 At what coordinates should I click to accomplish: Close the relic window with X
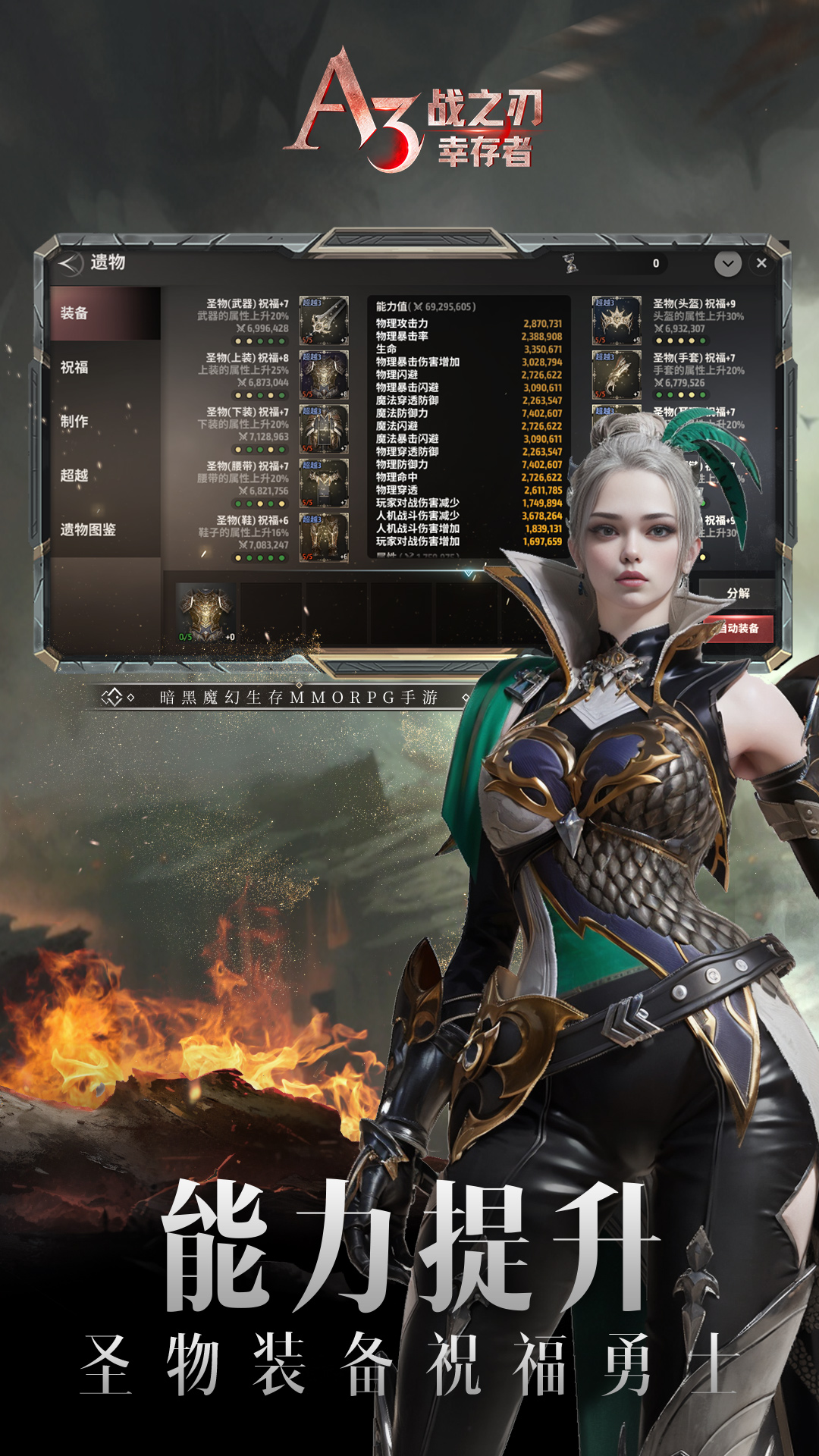point(761,263)
